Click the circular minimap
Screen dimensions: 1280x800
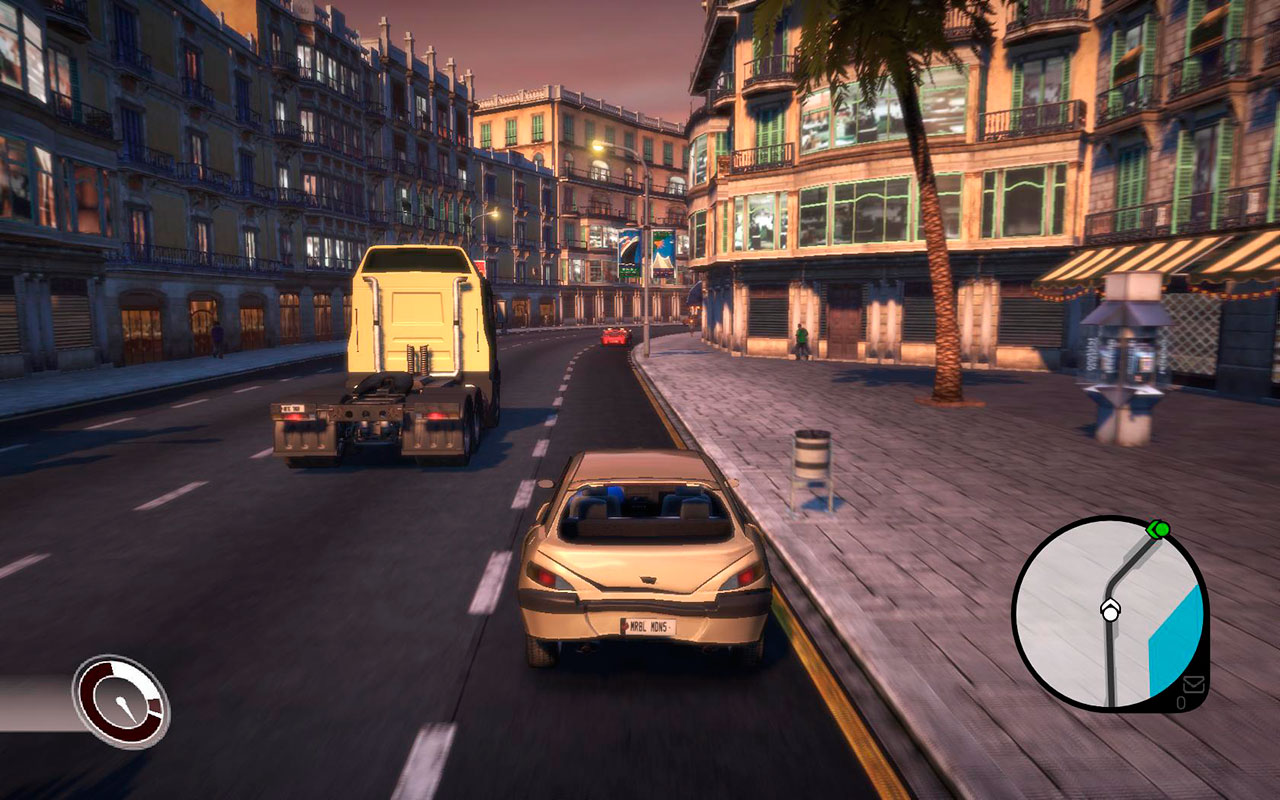[x=1109, y=613]
